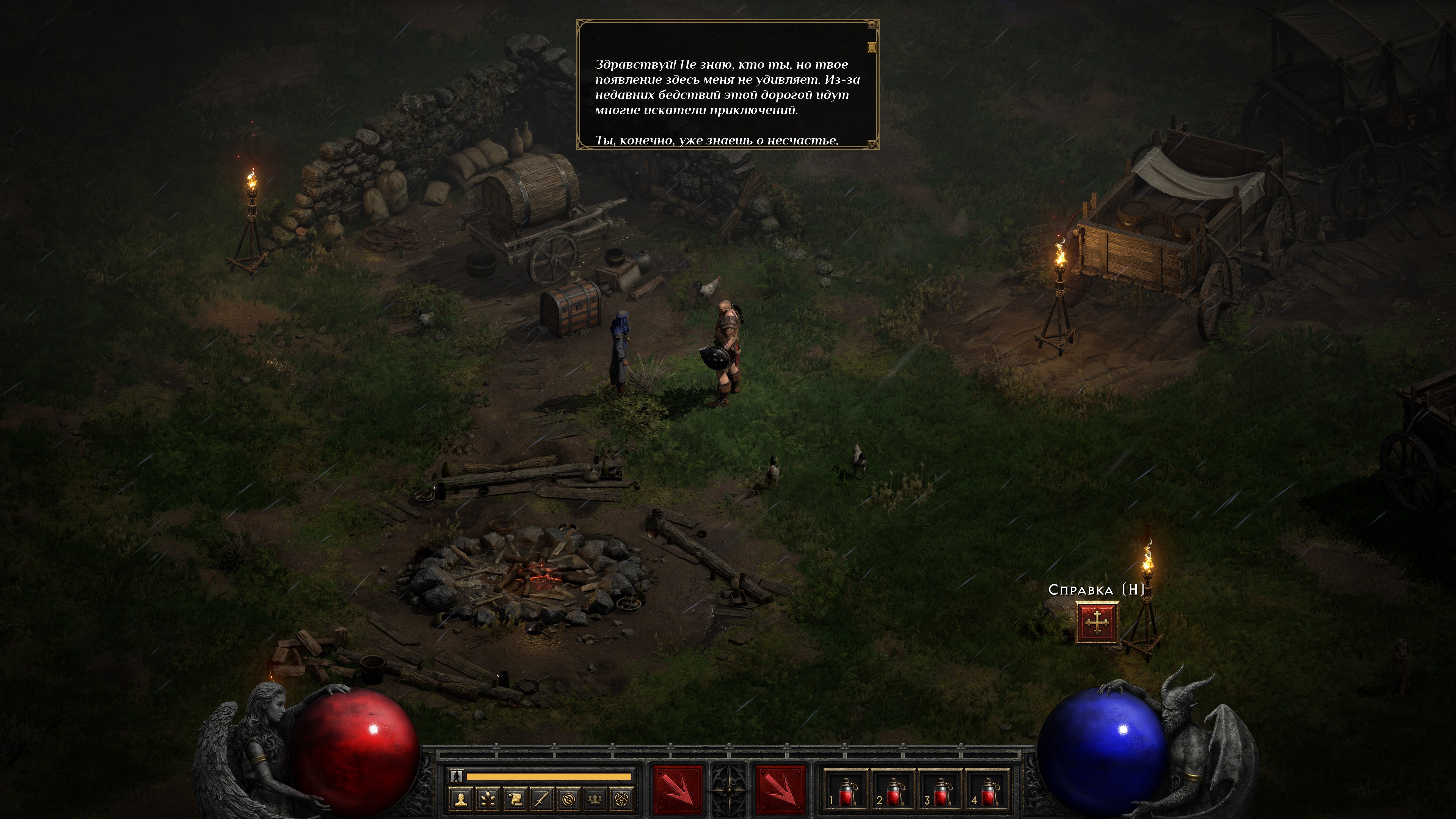Toggle the run/walk figure icon
The image size is (1456, 819).
(457, 777)
